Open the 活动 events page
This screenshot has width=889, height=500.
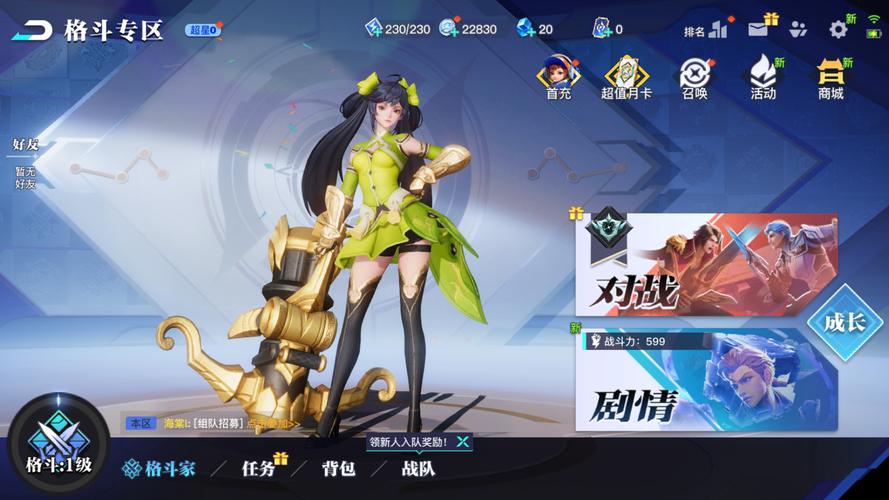pos(763,77)
